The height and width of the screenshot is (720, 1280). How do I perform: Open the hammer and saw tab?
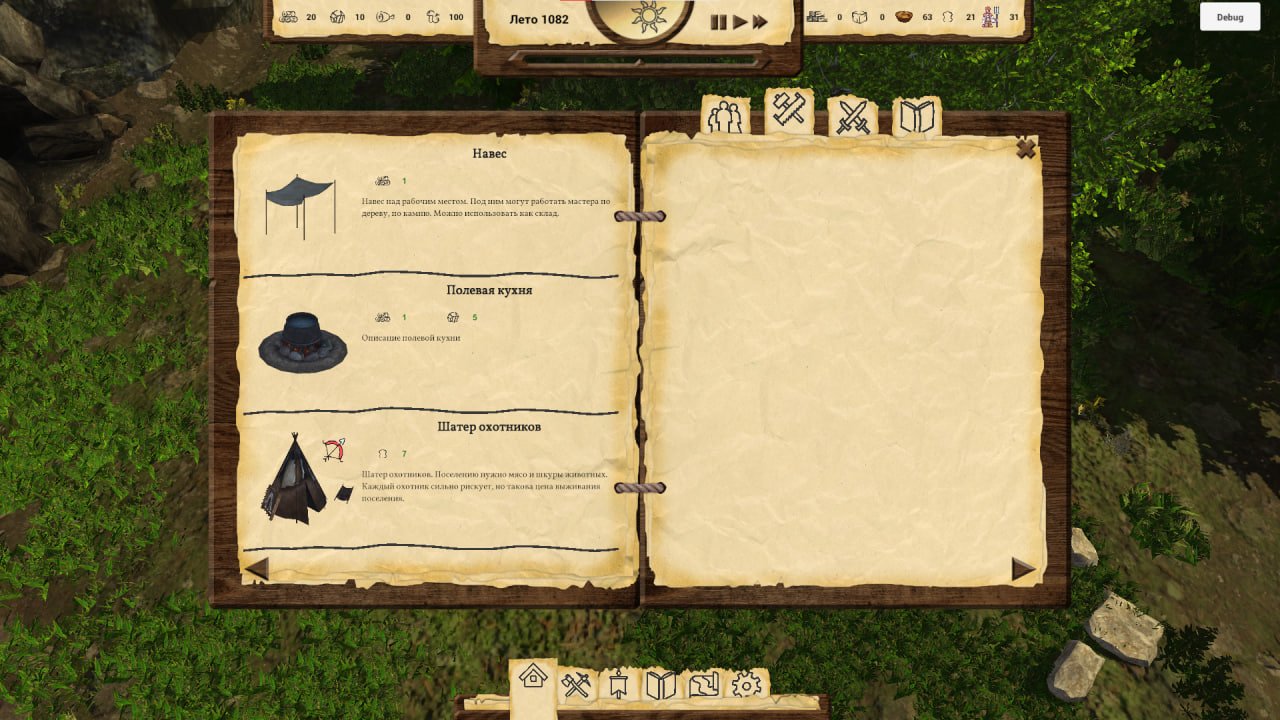[789, 112]
